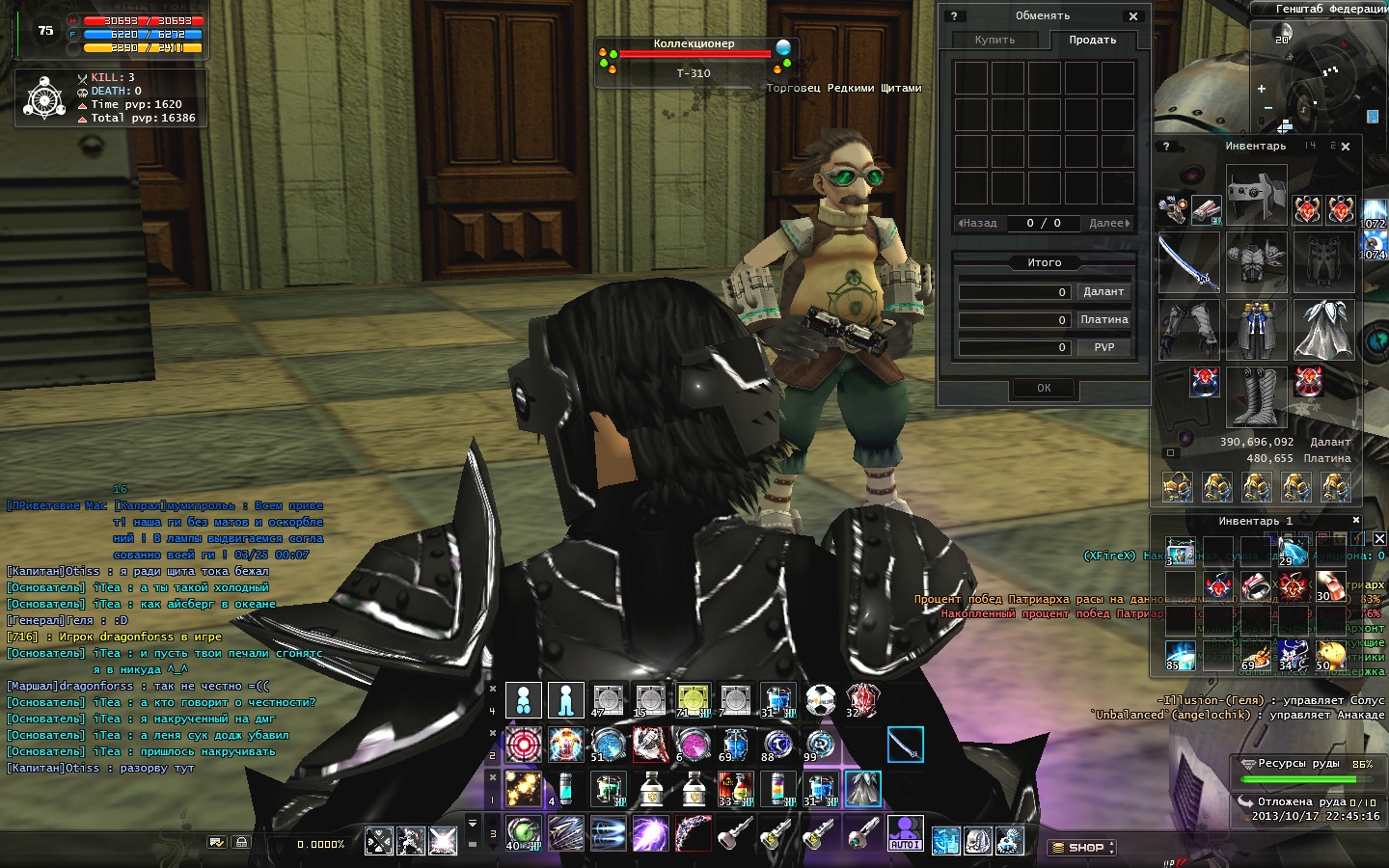The image size is (1389, 868).
Task: Confirm the trade with OK
Action: pyautogui.click(x=1044, y=388)
